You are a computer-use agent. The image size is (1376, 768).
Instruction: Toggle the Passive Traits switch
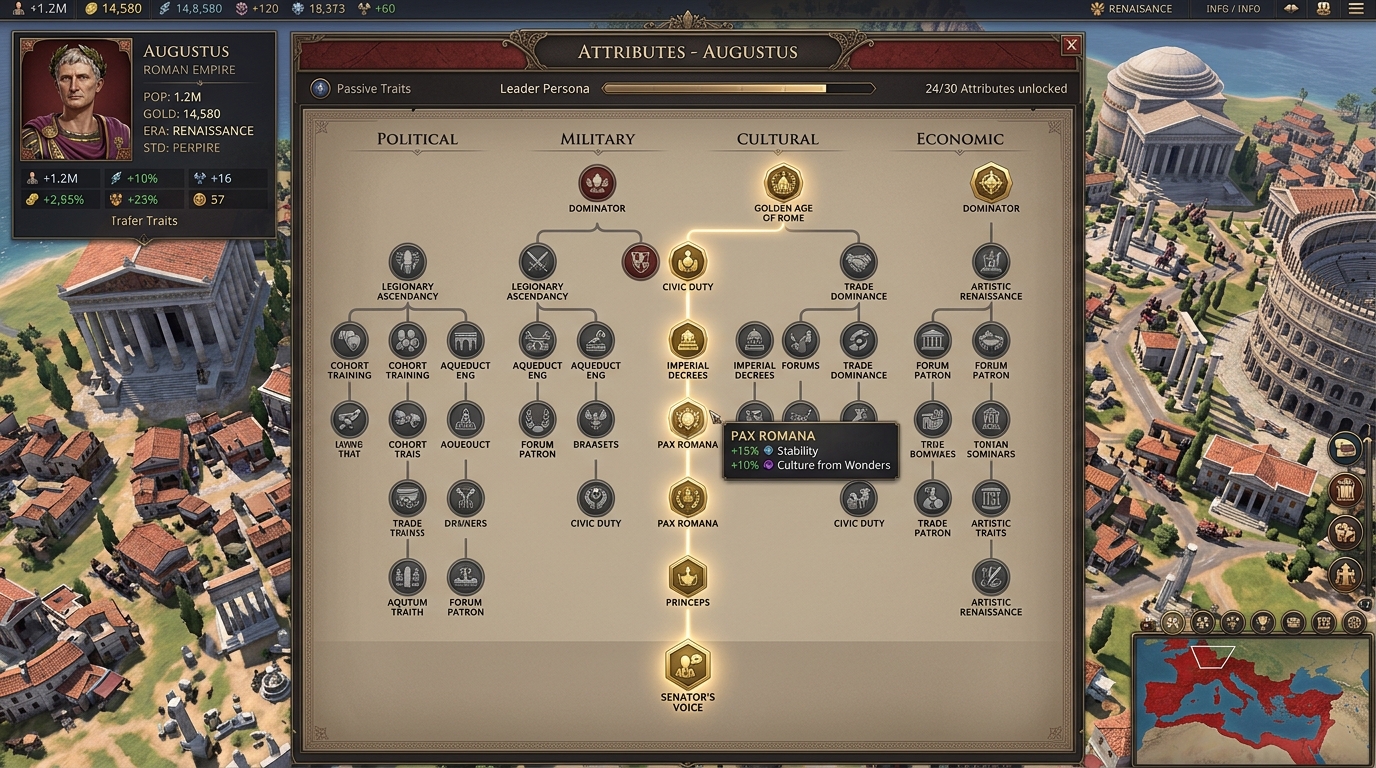tap(320, 88)
